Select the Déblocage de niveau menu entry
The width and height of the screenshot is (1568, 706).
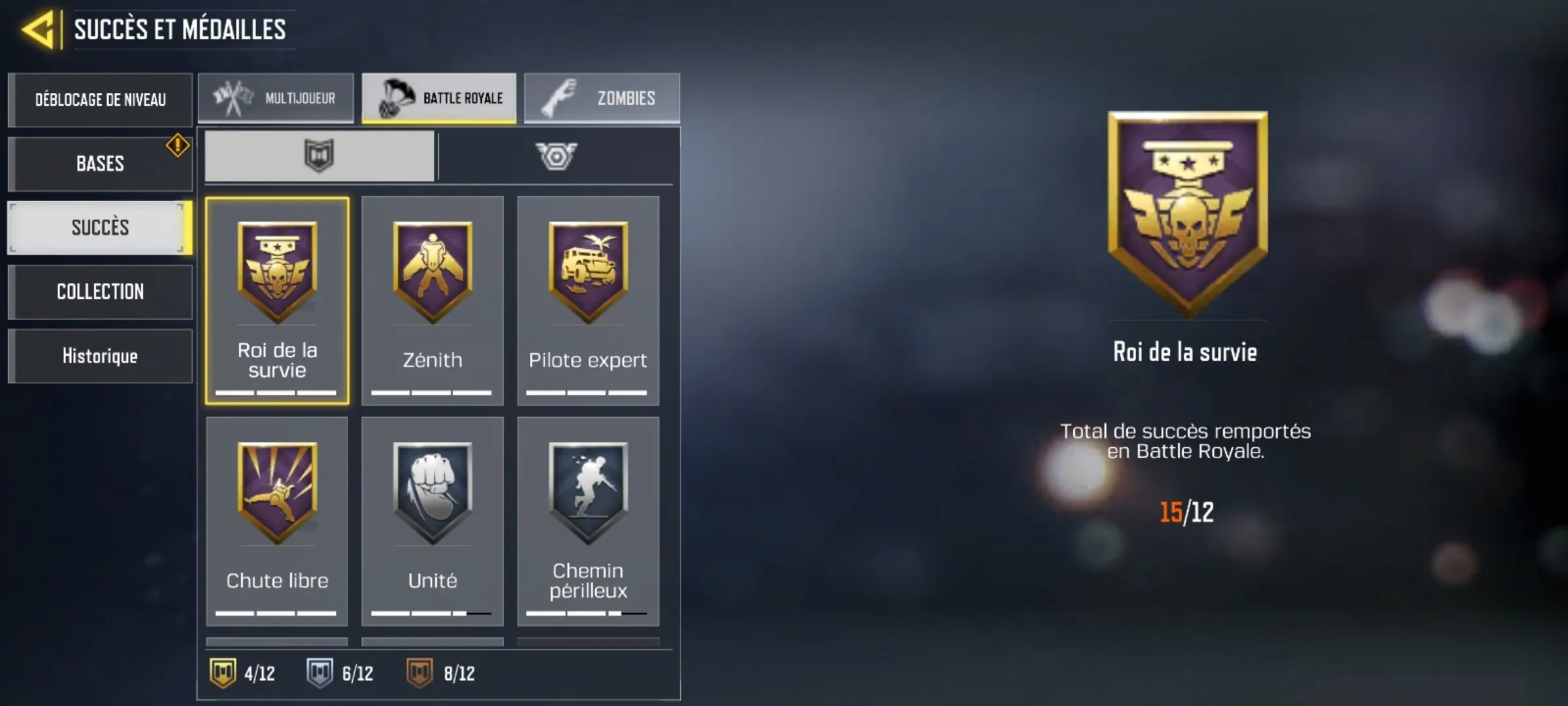(x=100, y=99)
